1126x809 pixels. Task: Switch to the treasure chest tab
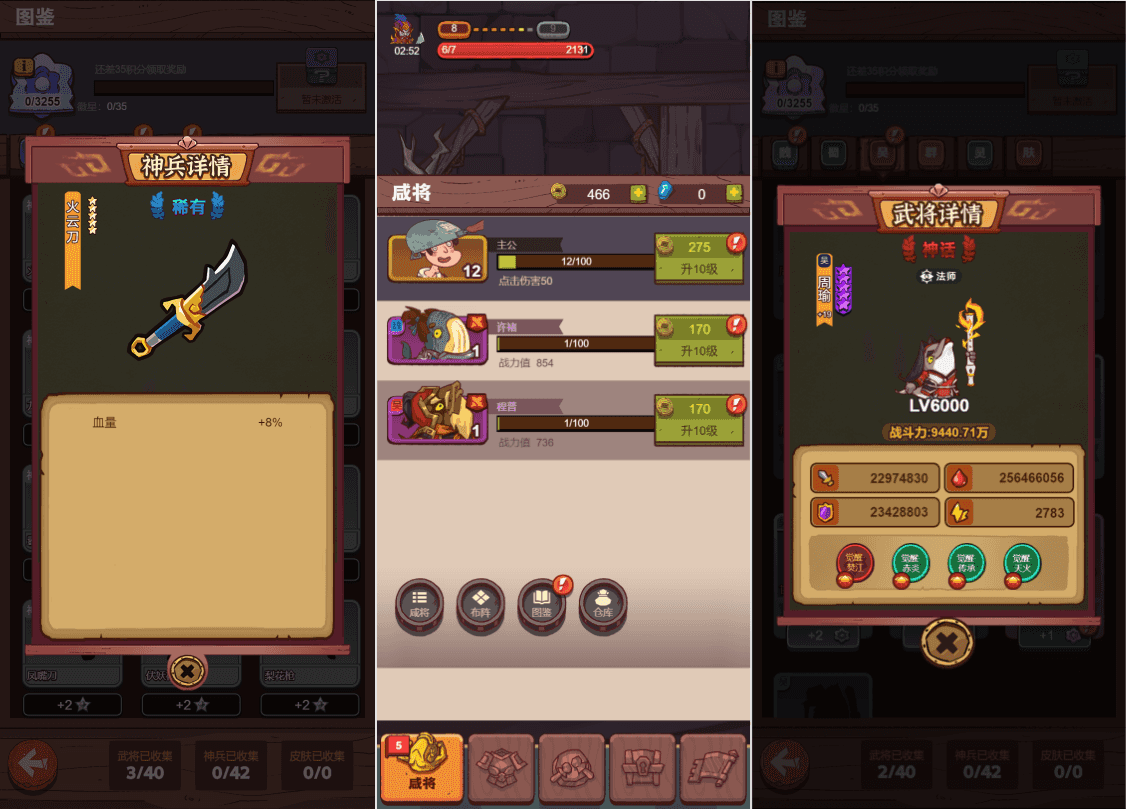point(643,768)
